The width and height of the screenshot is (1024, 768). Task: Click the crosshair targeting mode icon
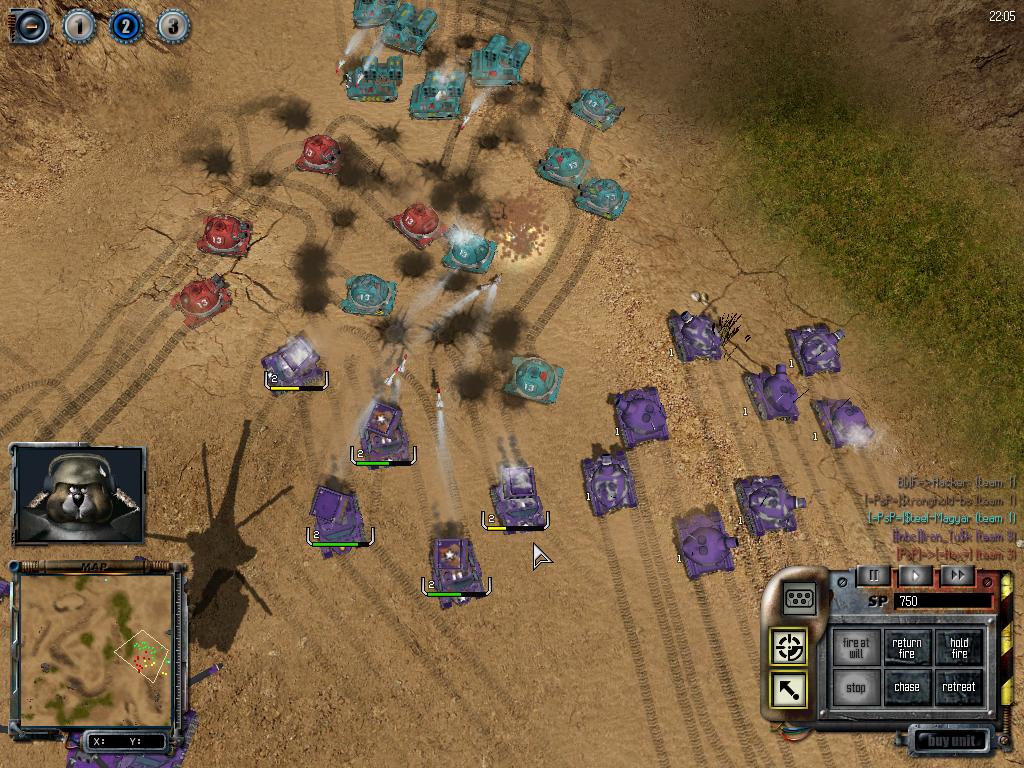pos(789,647)
